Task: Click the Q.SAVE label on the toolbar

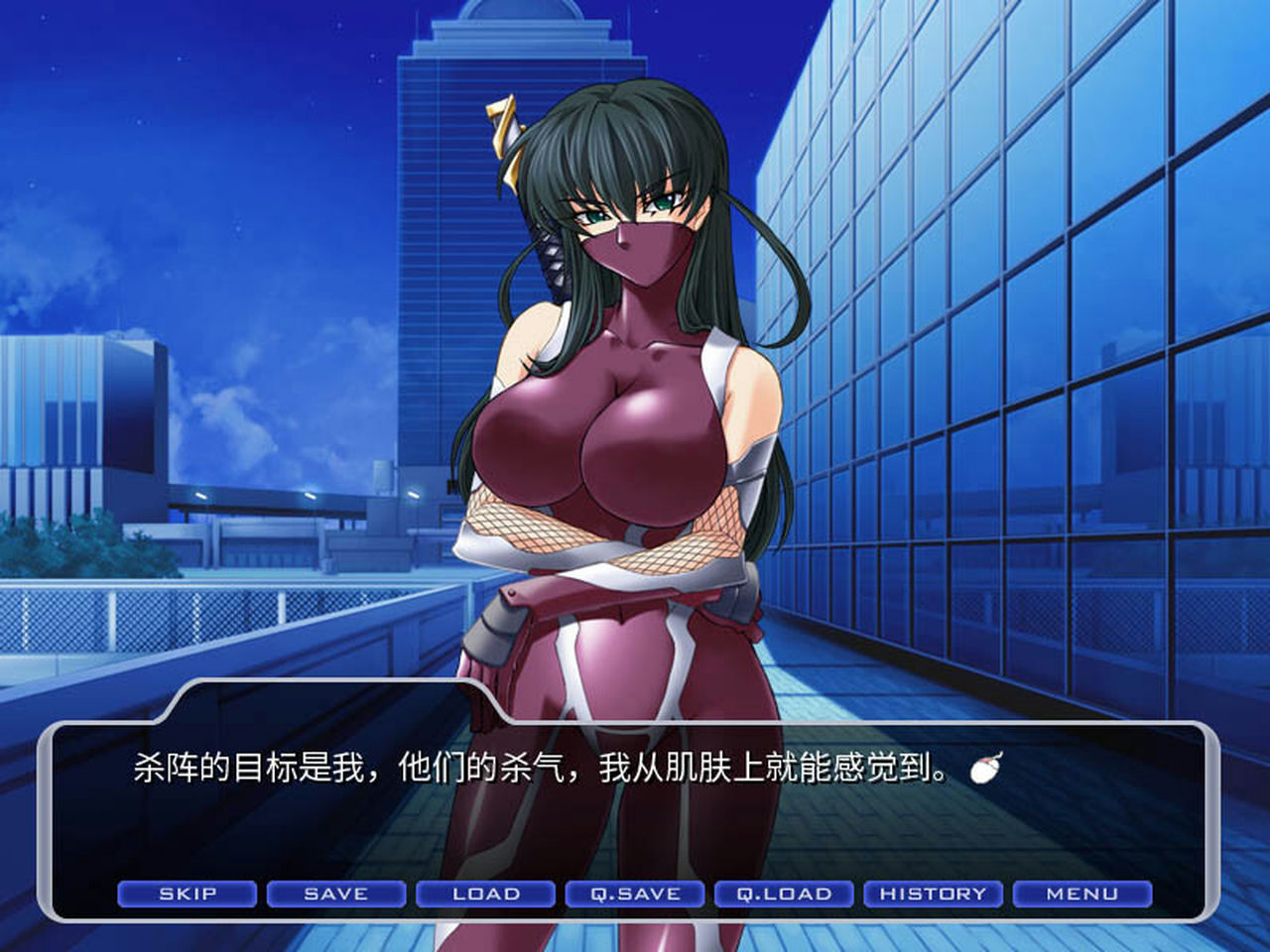Action: [x=635, y=893]
